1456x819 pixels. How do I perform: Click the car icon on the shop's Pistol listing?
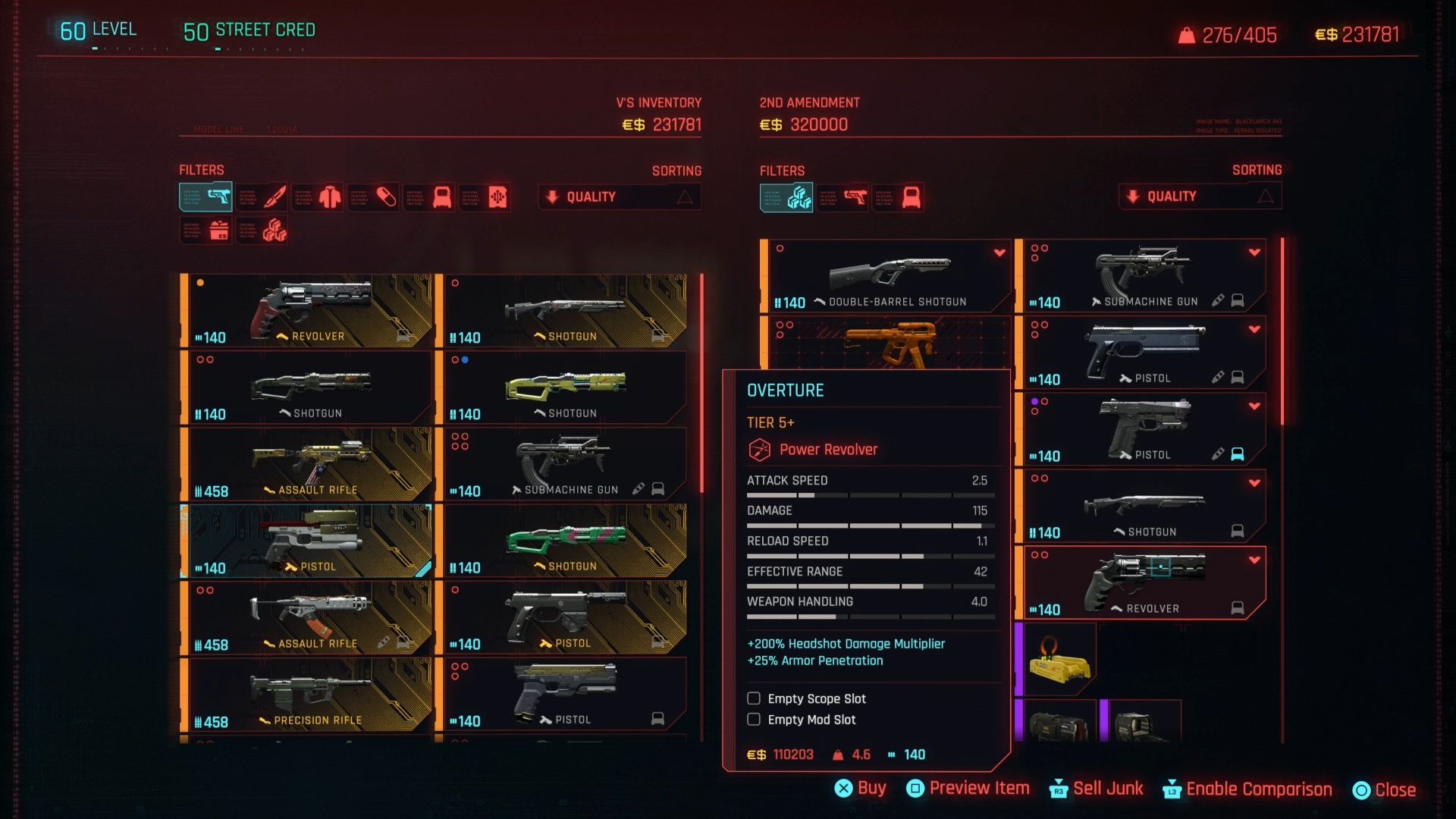click(1238, 377)
